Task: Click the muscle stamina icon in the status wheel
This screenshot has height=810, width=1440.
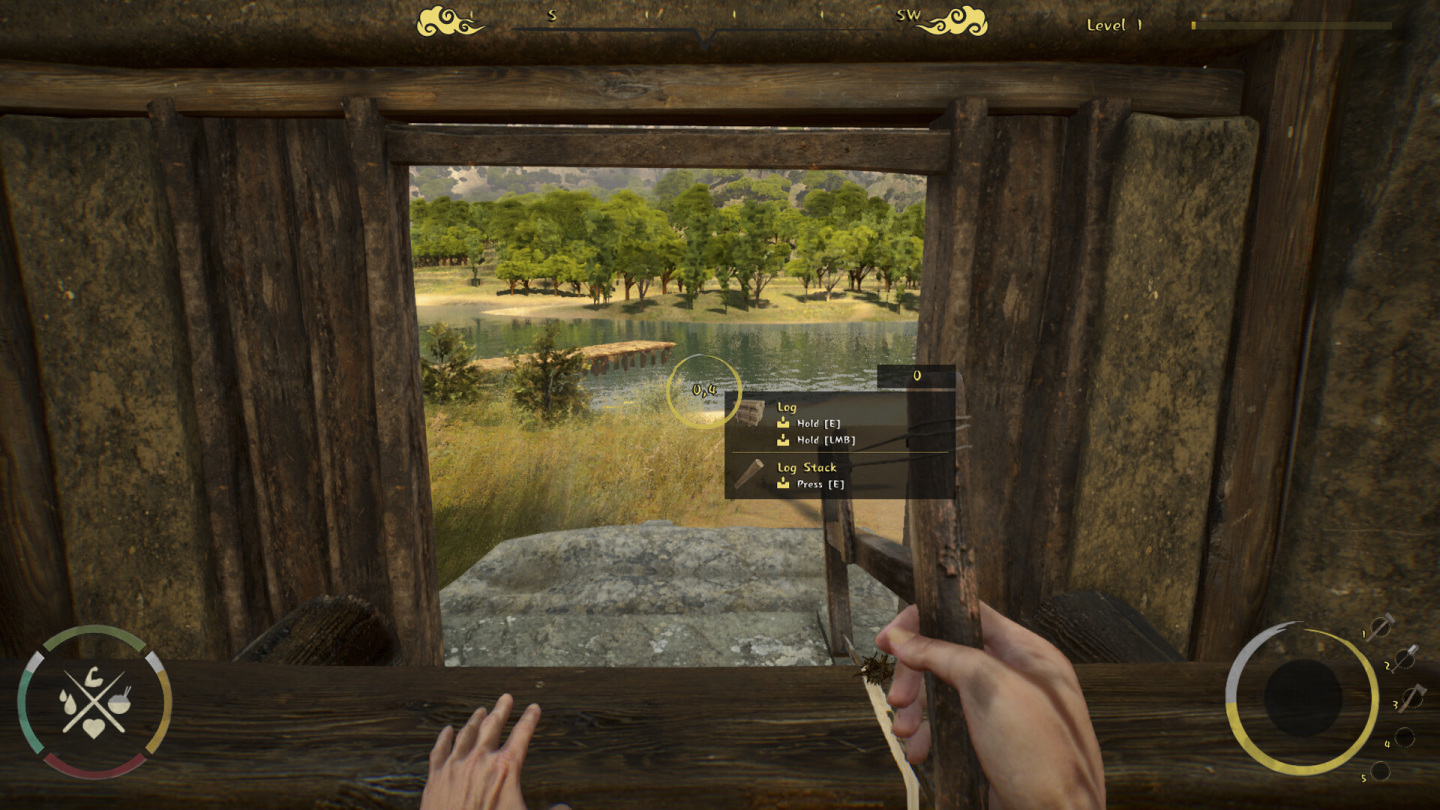Action: [x=93, y=677]
